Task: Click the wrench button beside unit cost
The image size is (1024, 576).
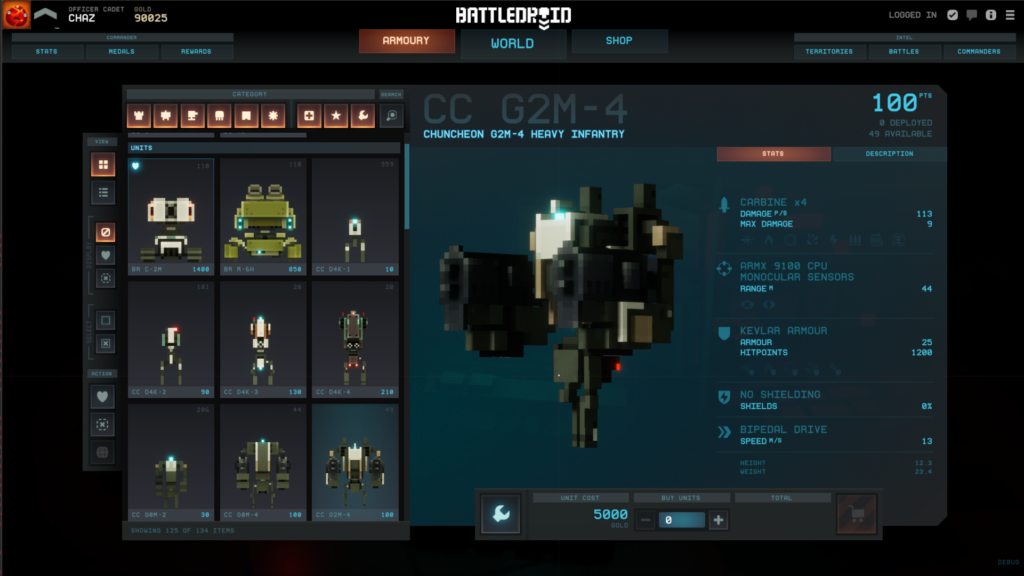Action: click(501, 514)
